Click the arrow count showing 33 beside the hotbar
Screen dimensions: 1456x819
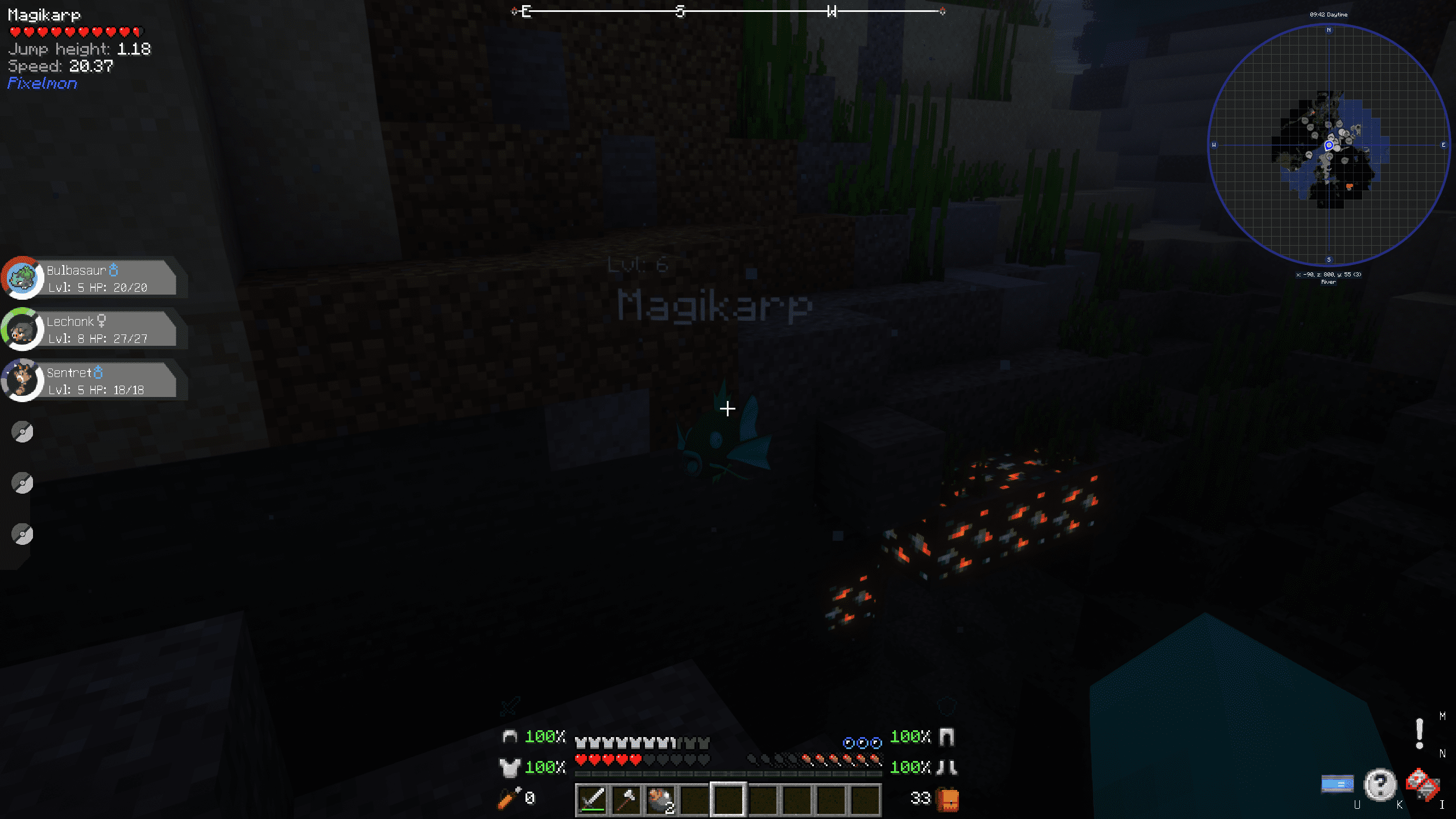tap(920, 799)
